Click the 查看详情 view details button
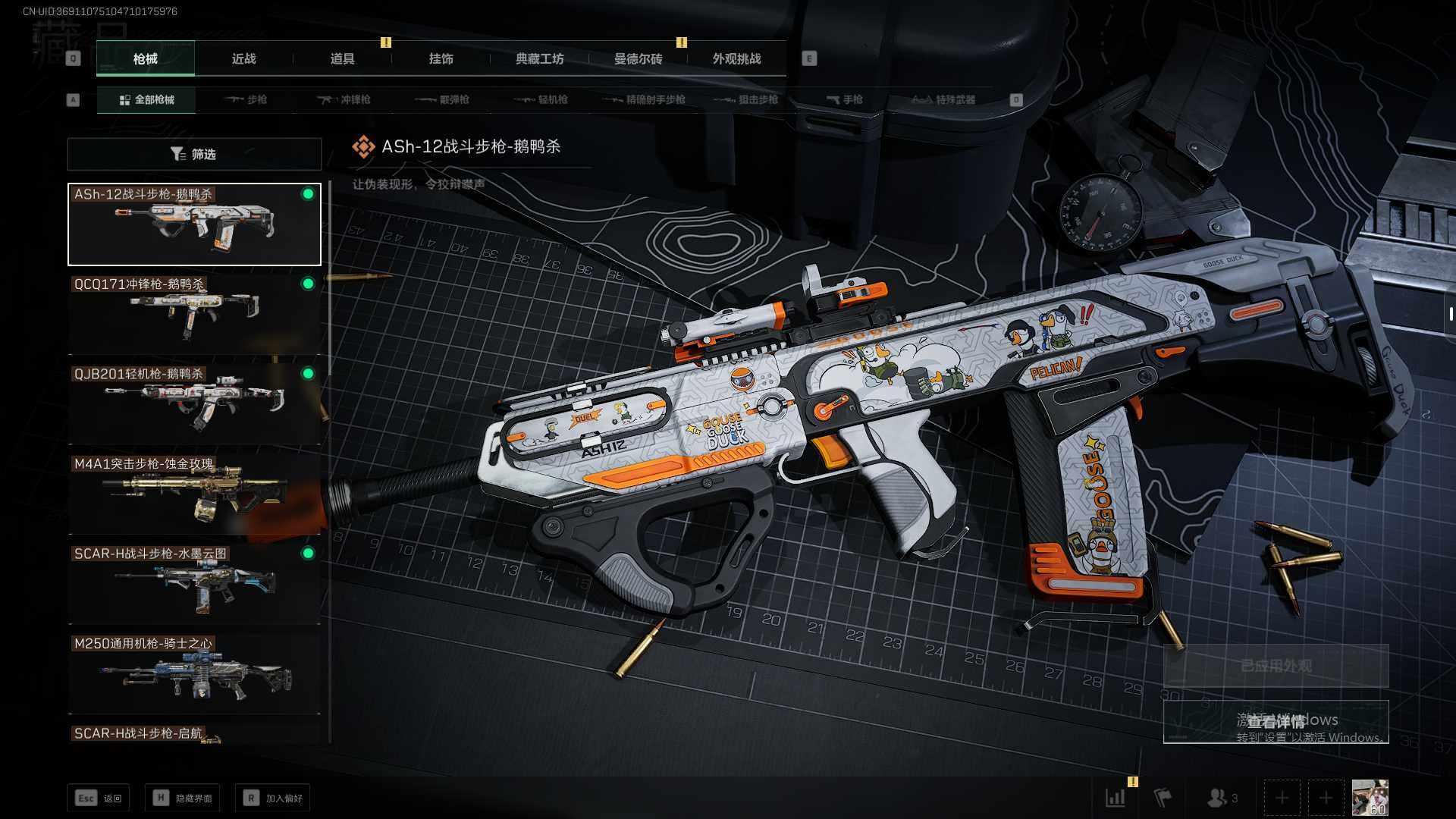Image resolution: width=1456 pixels, height=819 pixels. (1276, 721)
